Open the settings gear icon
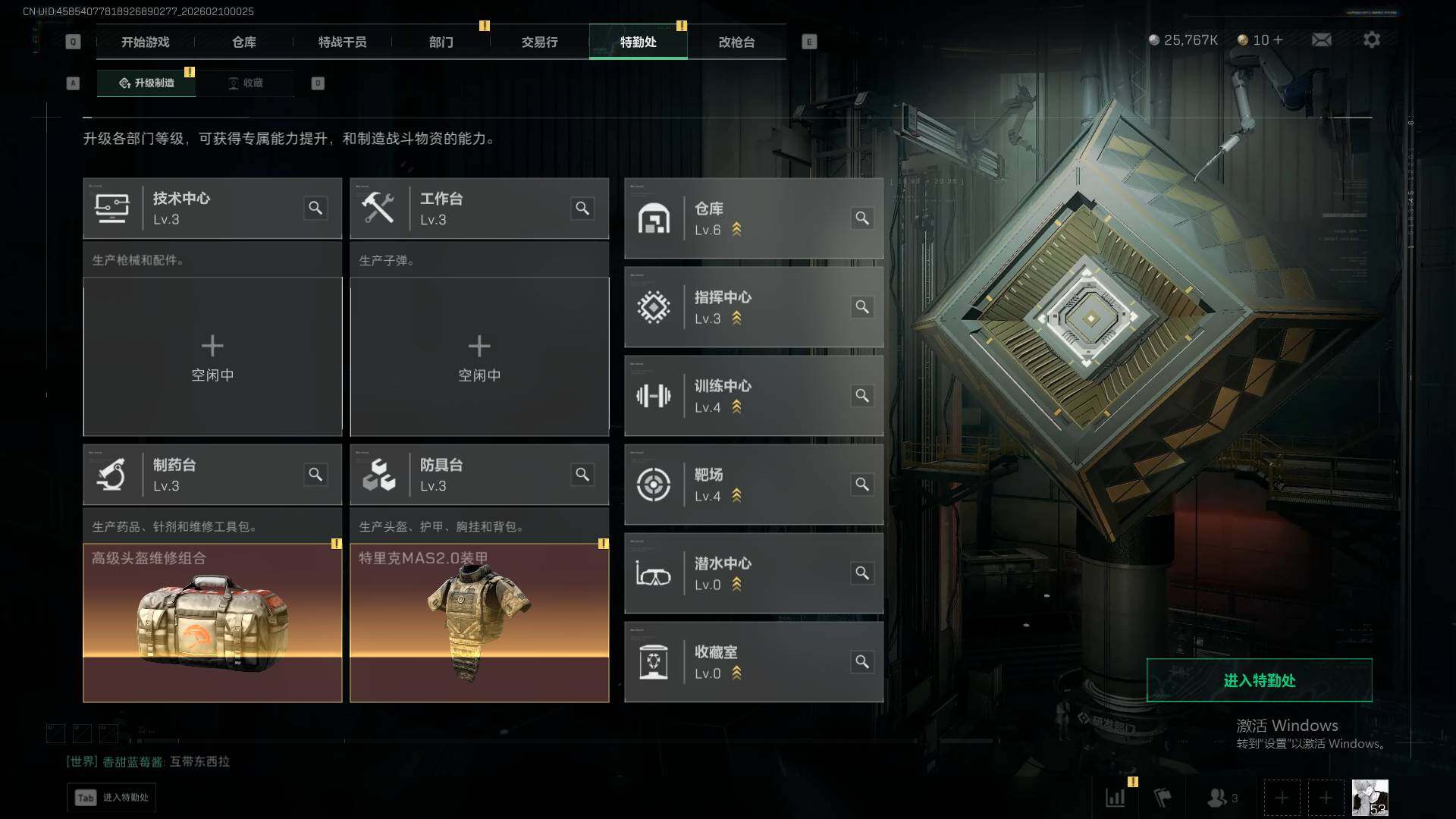The height and width of the screenshot is (819, 1456). point(1371,40)
